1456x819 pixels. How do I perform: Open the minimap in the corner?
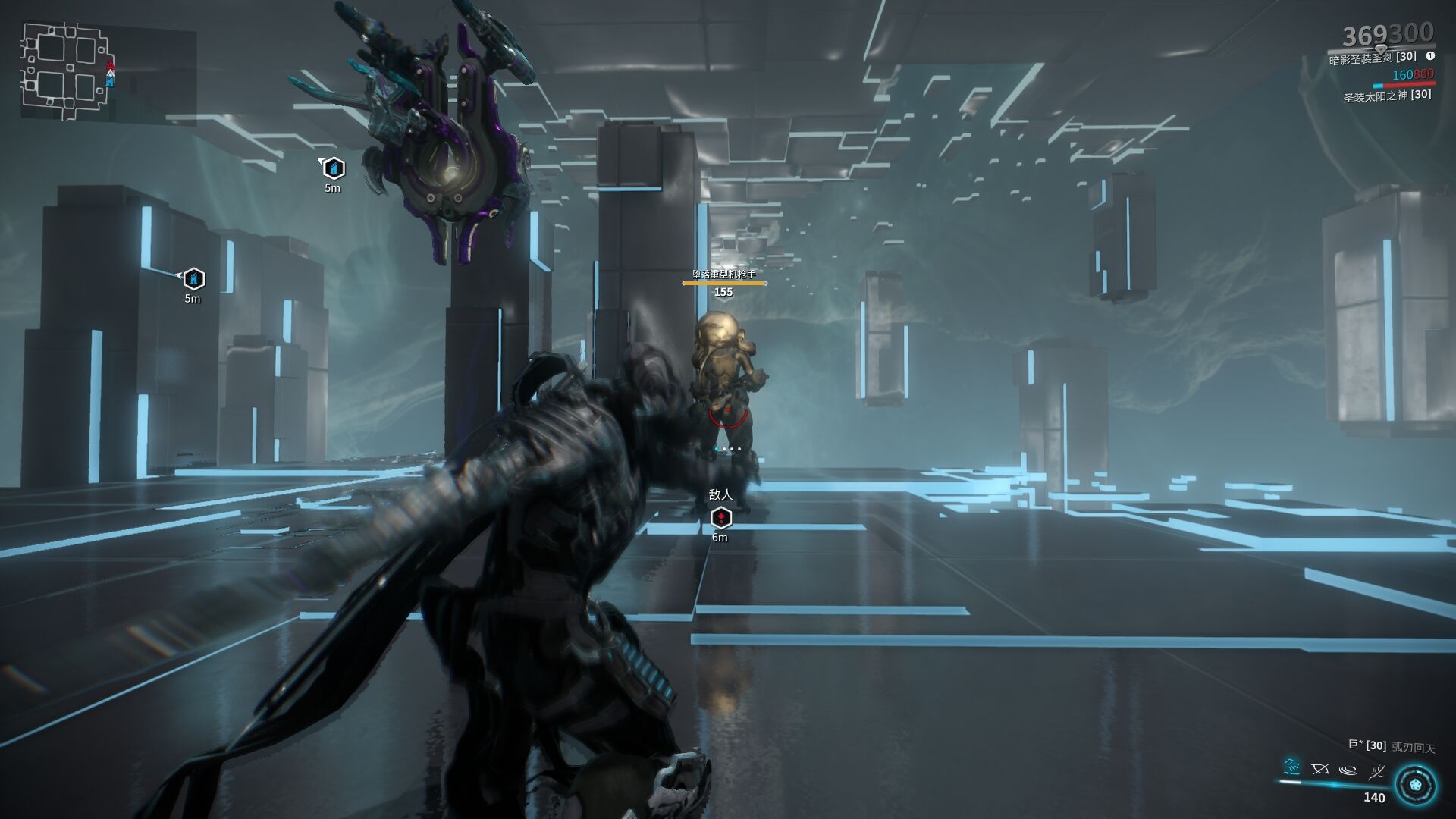64,72
